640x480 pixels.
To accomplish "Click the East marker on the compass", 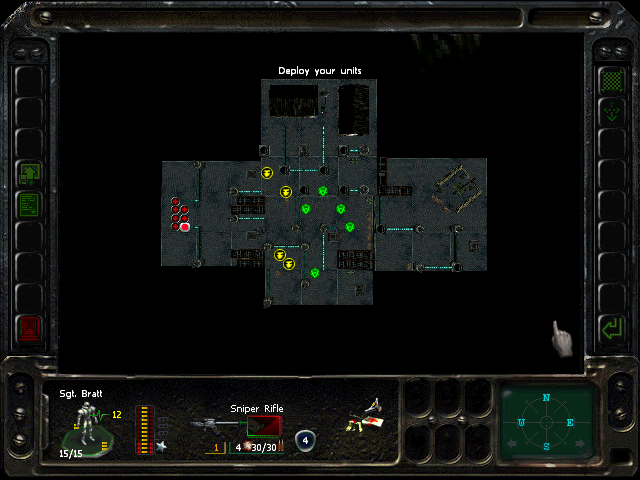I will (x=570, y=422).
